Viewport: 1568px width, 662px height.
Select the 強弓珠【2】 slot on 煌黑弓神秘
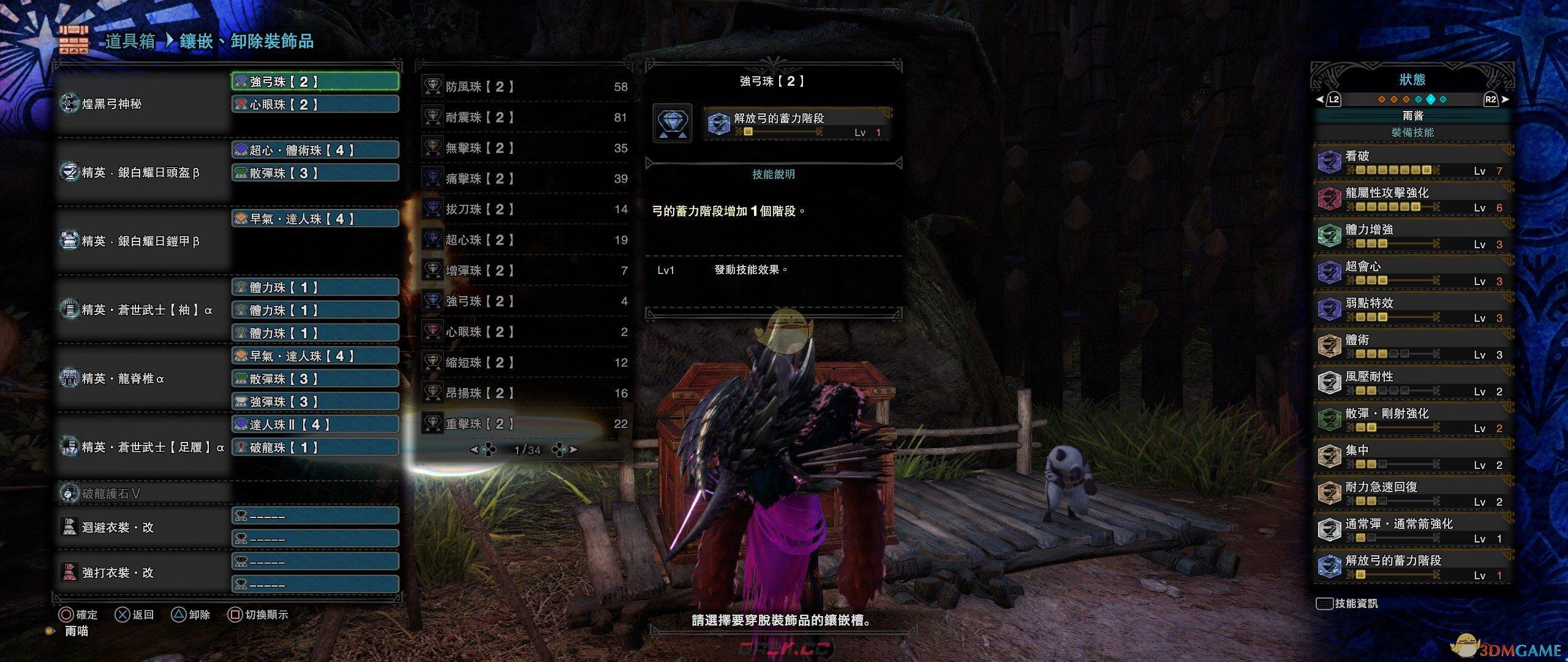point(315,82)
